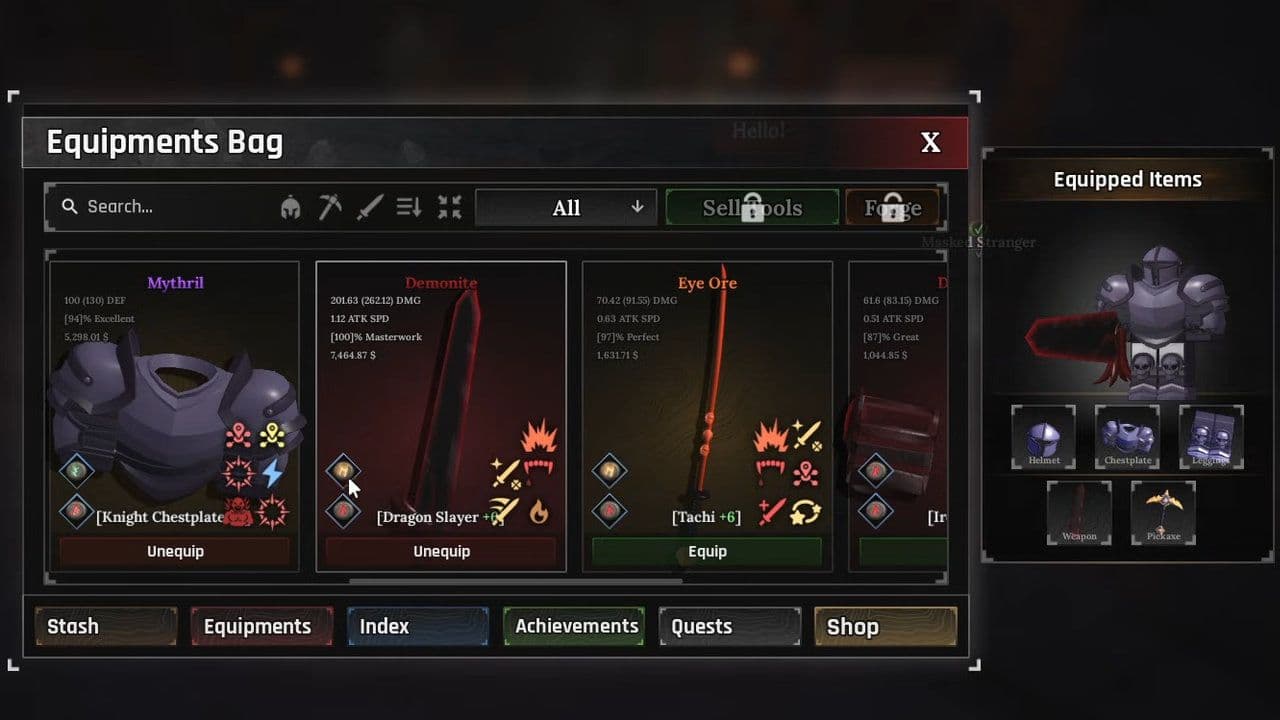Unequip the Knight Chestplate
1280x720 pixels.
pos(174,551)
